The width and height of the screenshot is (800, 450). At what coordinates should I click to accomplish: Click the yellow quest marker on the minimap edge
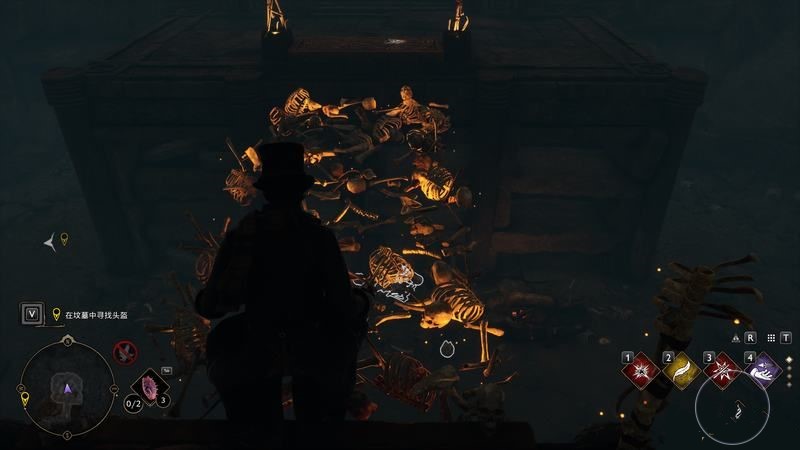(x=25, y=398)
